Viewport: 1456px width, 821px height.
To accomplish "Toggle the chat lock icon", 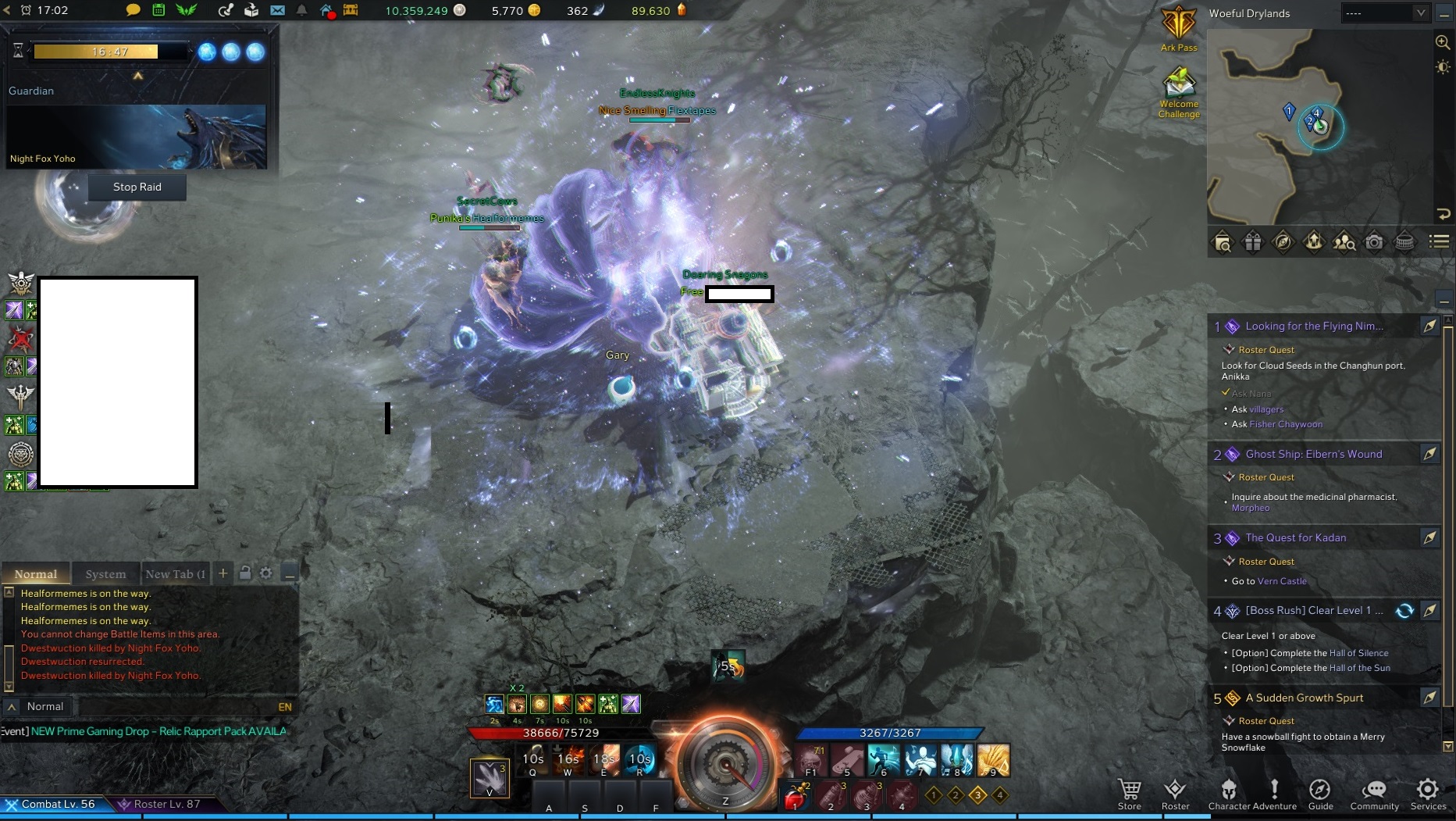I will (246, 573).
